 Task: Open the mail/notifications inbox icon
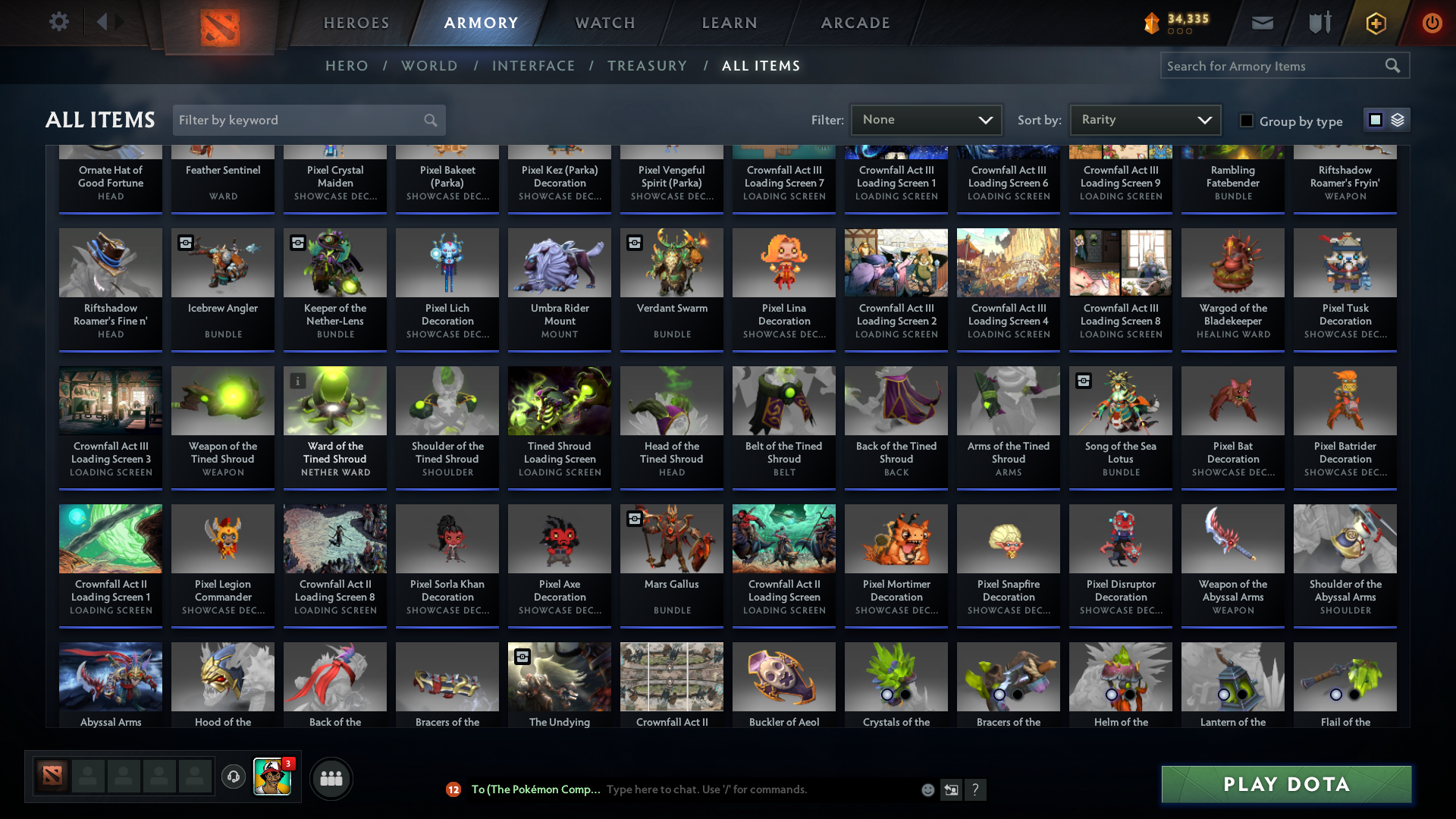tap(1262, 23)
